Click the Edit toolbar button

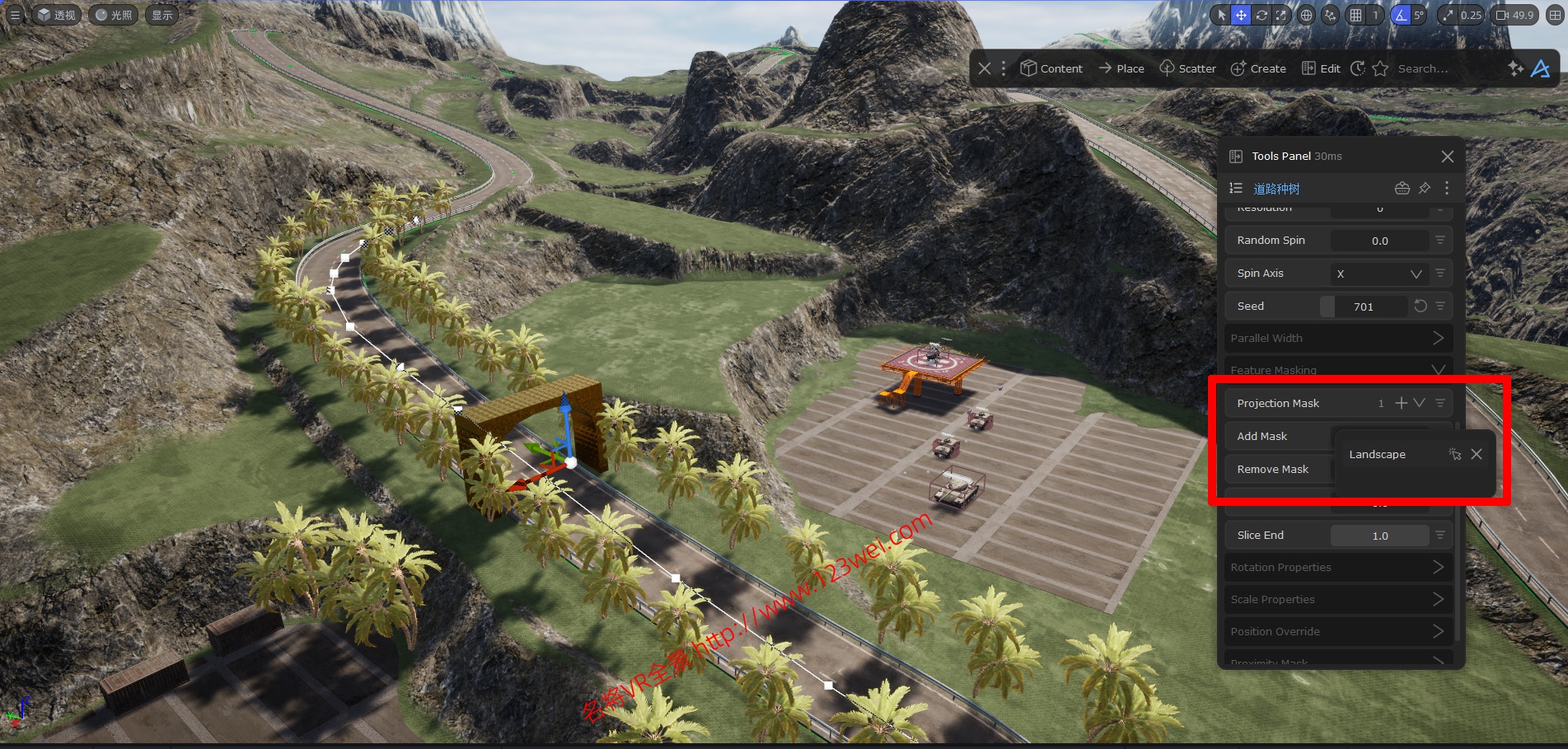tap(1321, 68)
